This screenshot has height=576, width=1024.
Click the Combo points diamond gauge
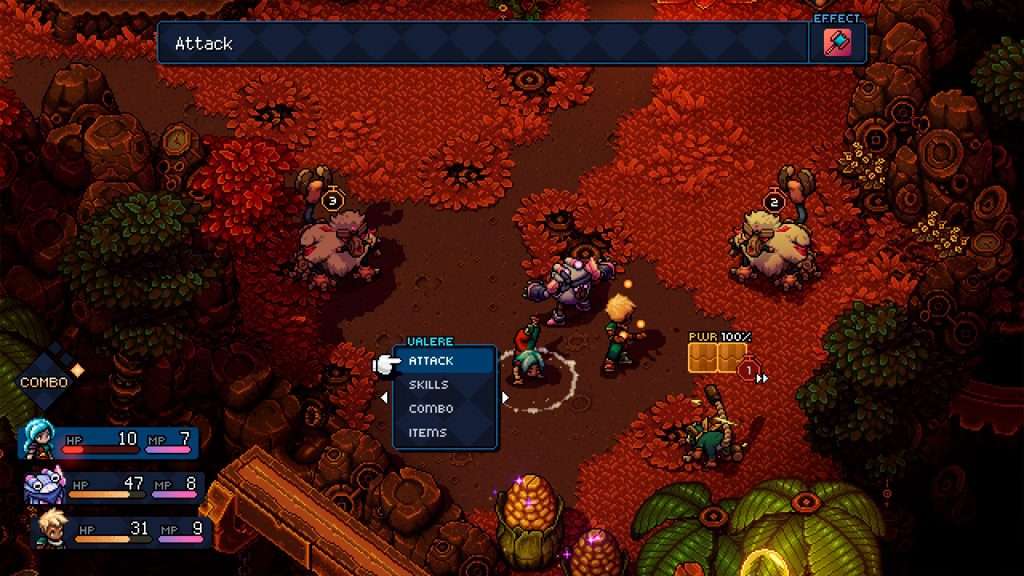(x=46, y=374)
